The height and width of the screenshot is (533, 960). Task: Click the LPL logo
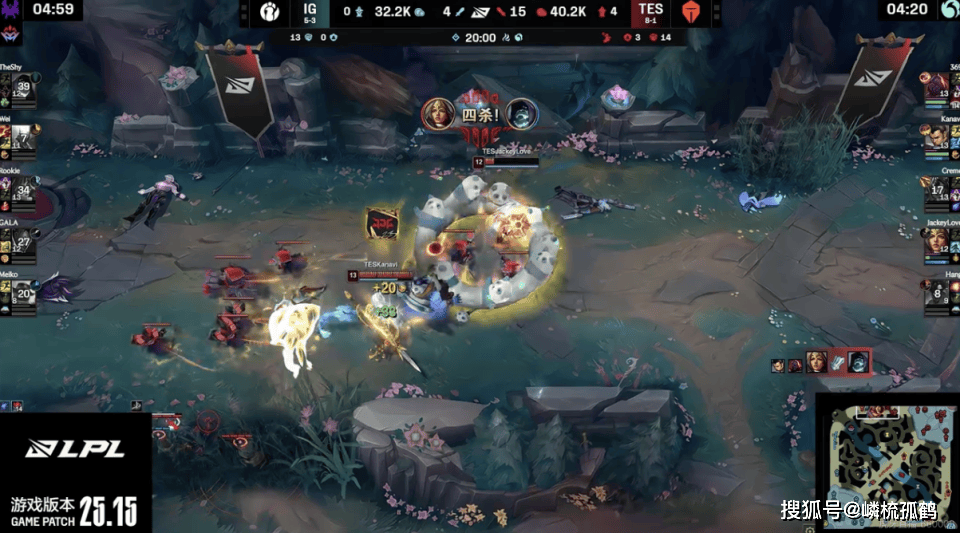click(75, 450)
